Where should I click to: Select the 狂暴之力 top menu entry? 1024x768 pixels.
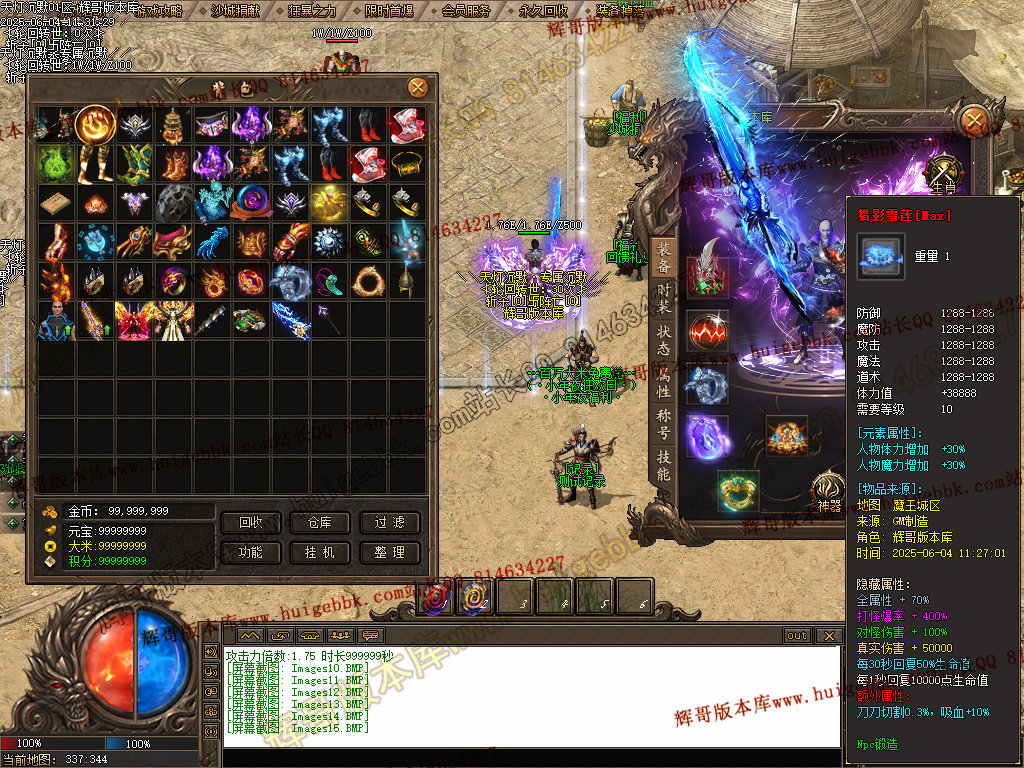point(311,11)
